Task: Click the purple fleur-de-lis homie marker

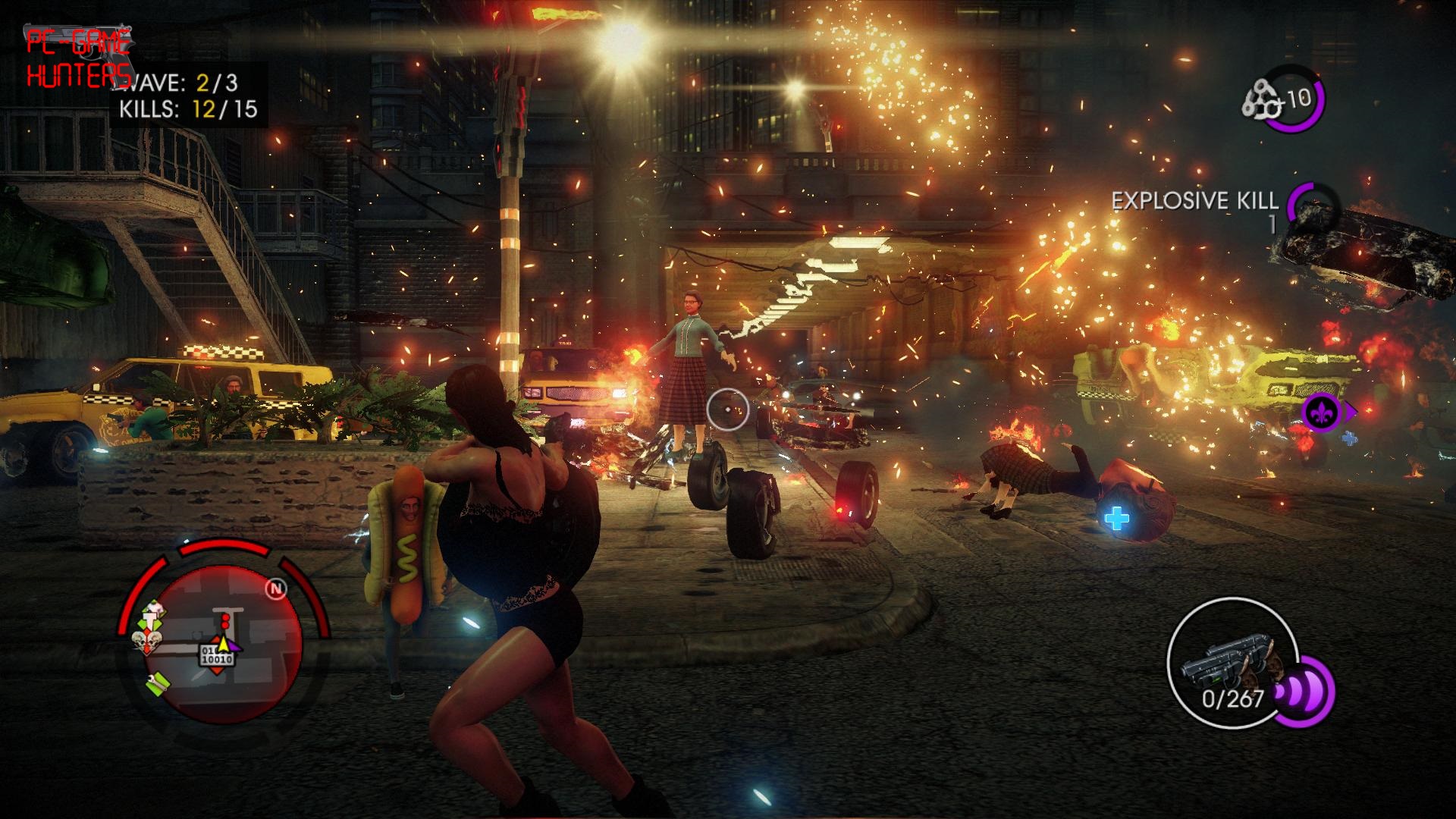Action: point(1320,413)
